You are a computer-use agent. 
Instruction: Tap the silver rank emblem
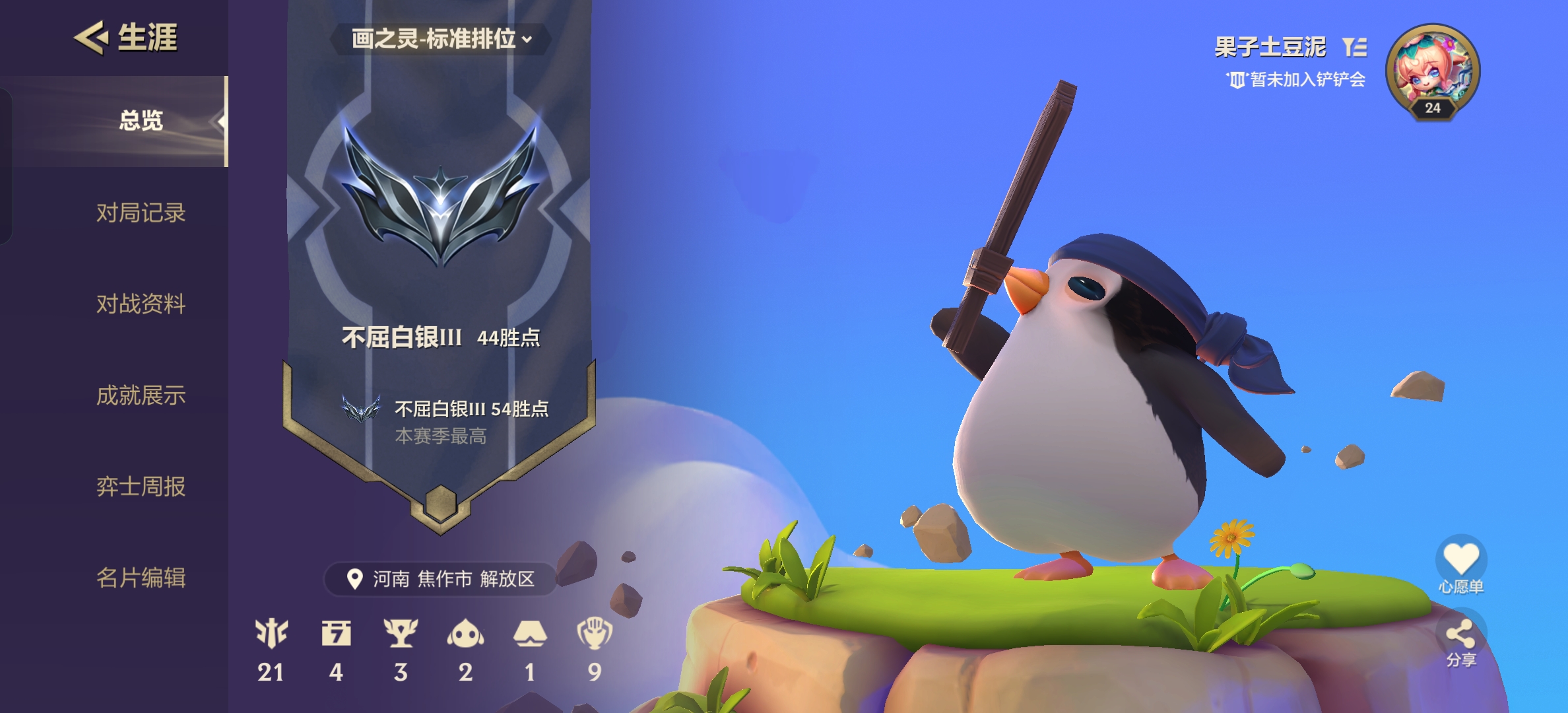[x=440, y=196]
